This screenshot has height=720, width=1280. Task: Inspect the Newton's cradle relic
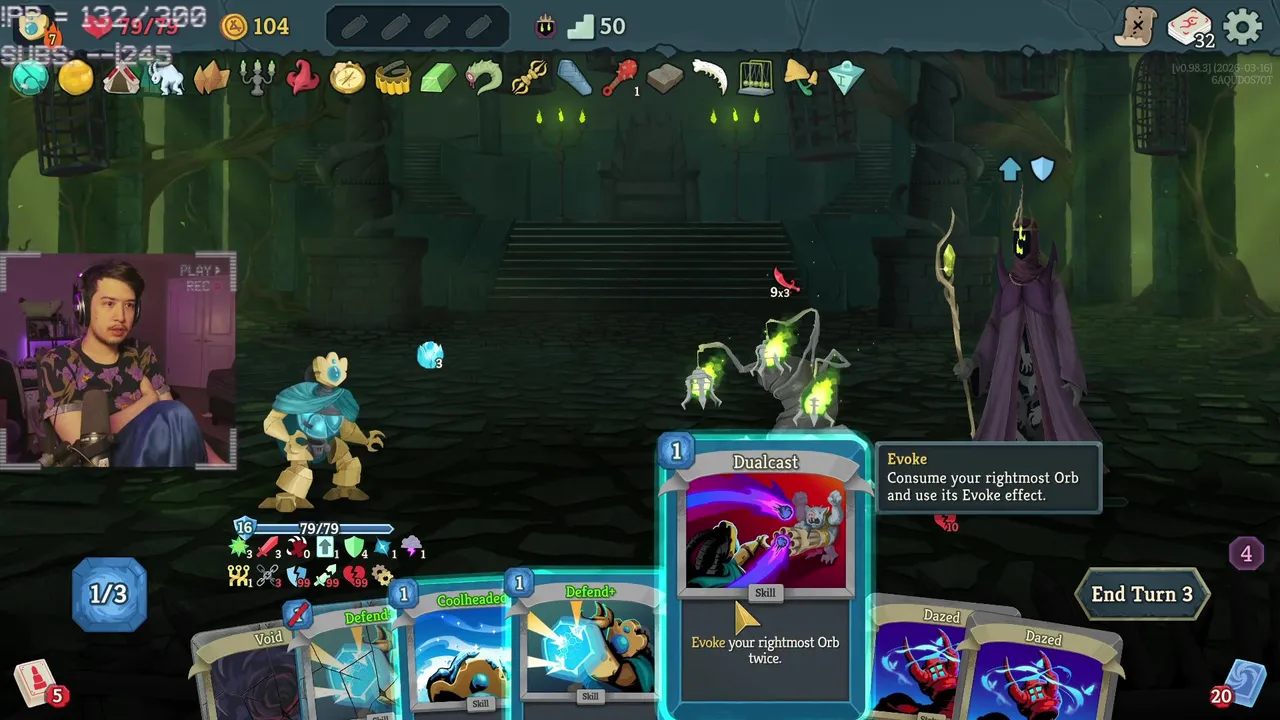pyautogui.click(x=755, y=78)
